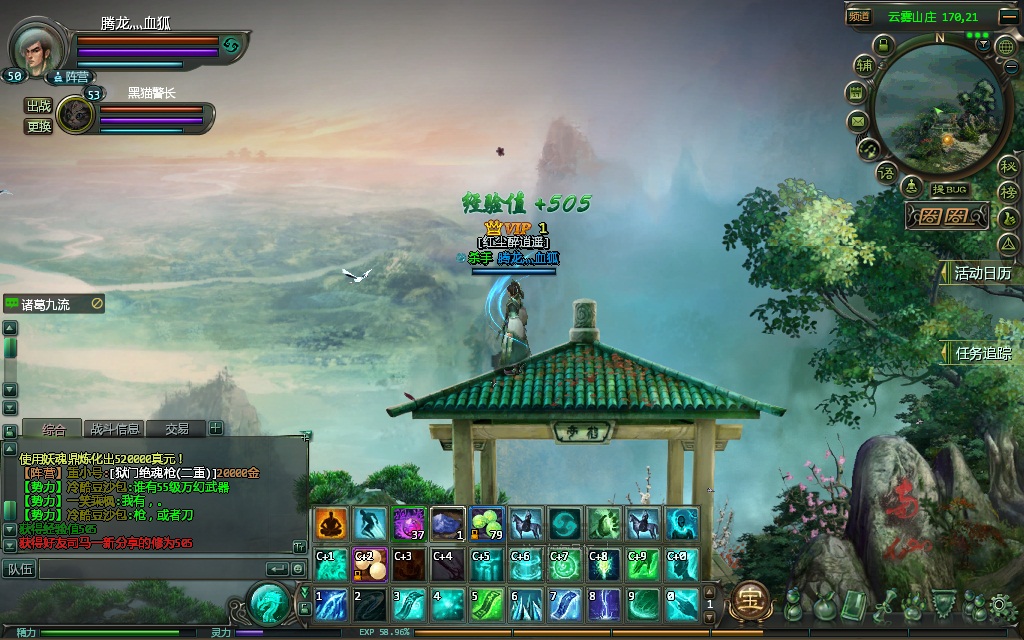The image size is (1024, 640).
Task: Open the world map globe icon
Action: point(1006,45)
